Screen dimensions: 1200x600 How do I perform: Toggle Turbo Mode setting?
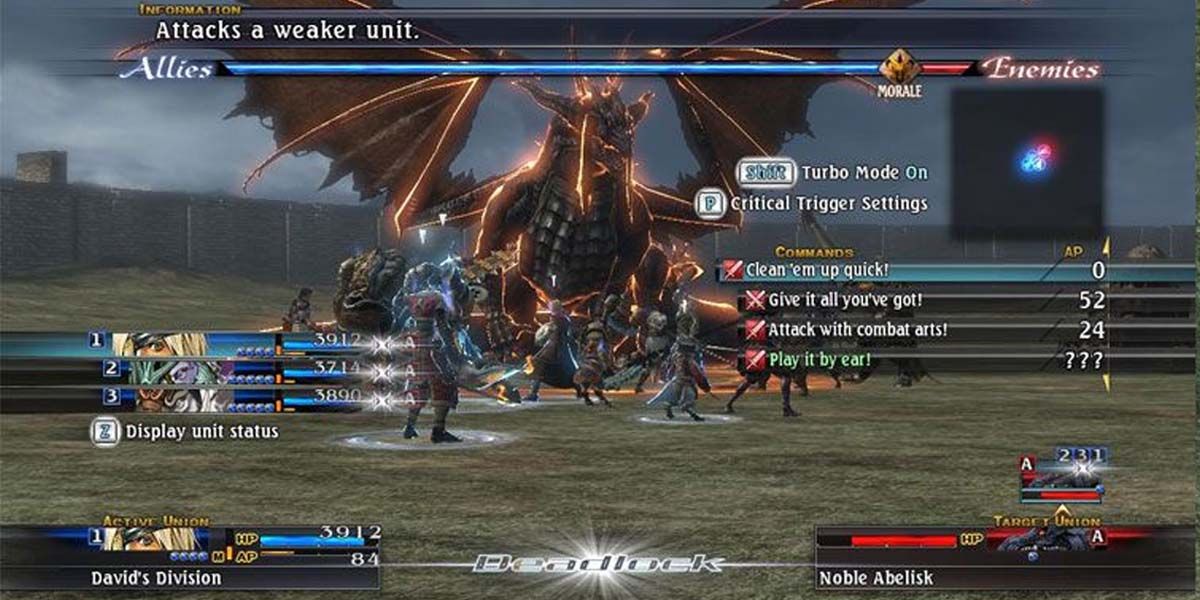point(833,173)
